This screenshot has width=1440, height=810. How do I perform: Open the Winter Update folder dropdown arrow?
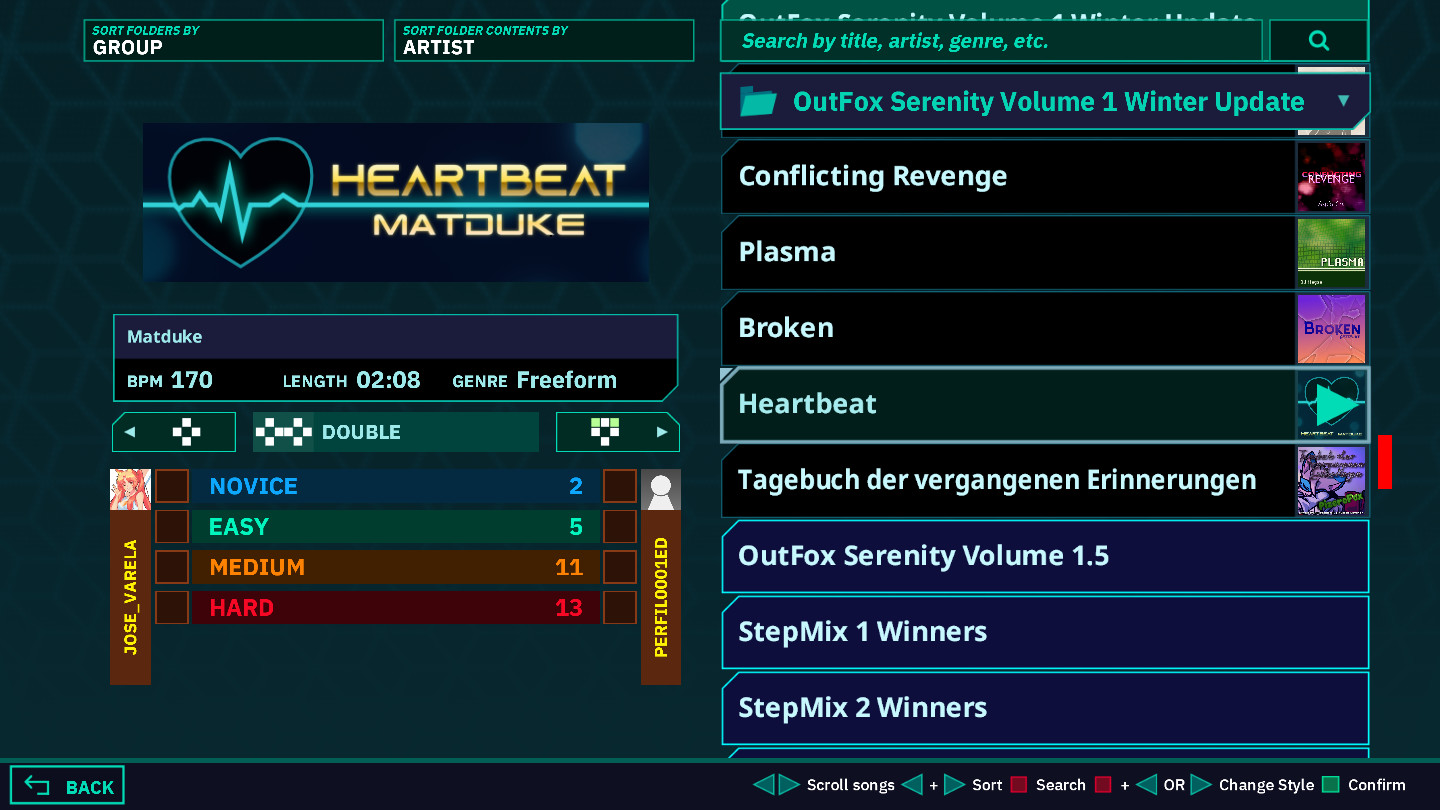pyautogui.click(x=1345, y=101)
